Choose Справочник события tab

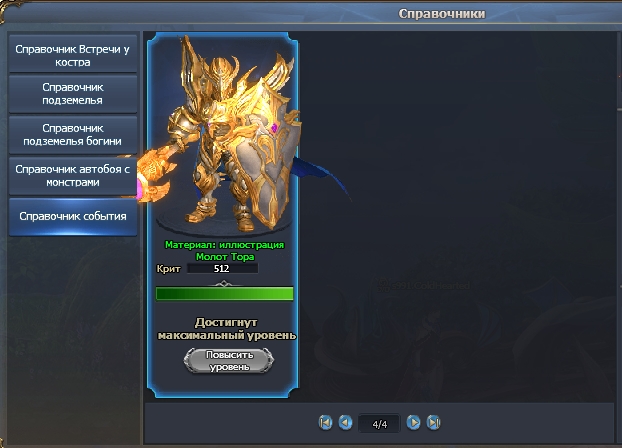73,216
